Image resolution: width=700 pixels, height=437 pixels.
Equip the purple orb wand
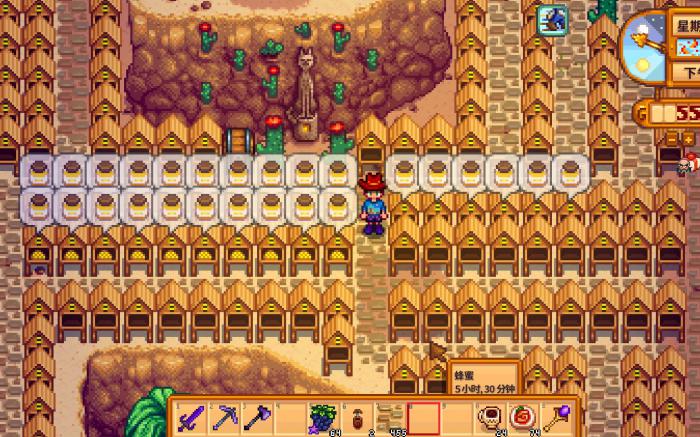[555, 415]
